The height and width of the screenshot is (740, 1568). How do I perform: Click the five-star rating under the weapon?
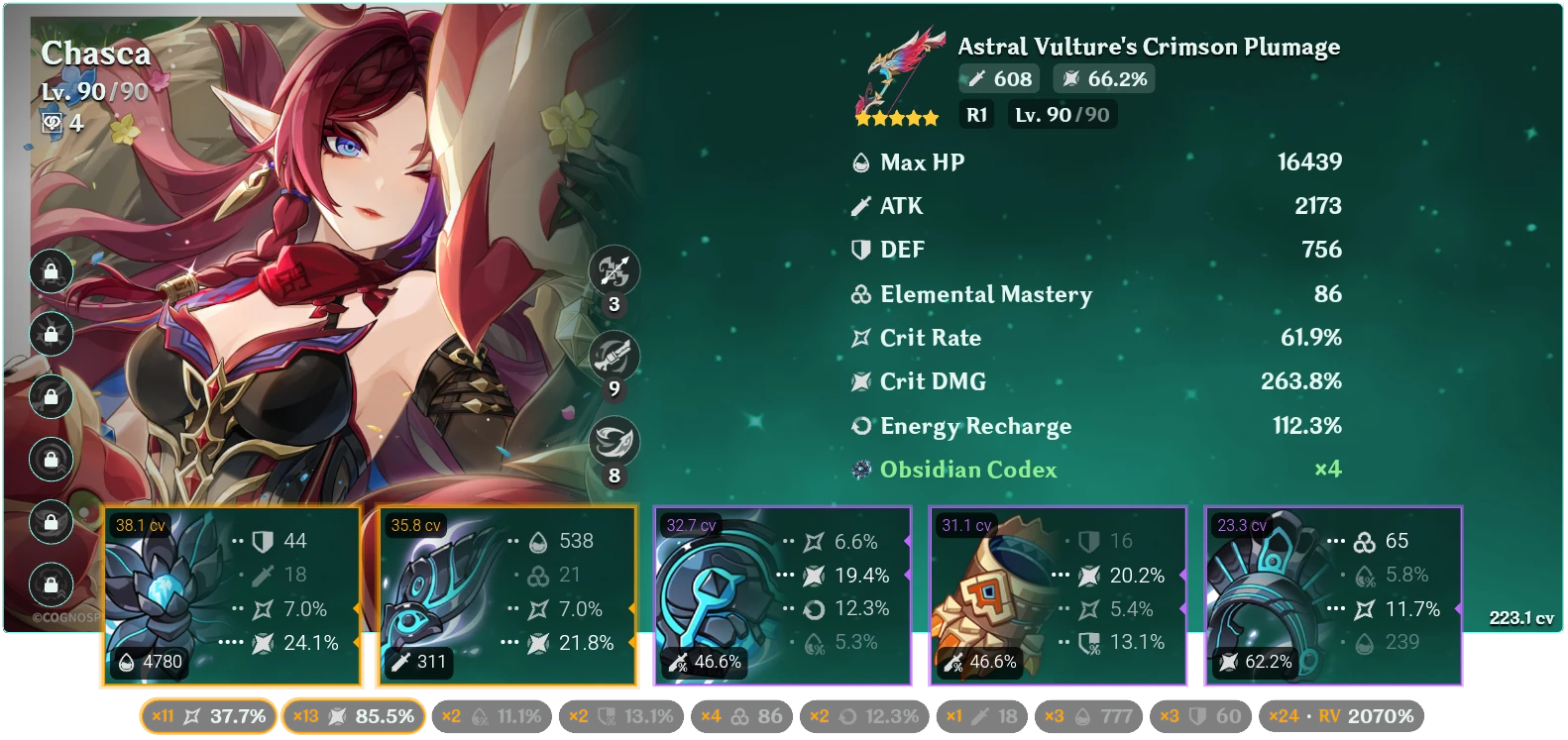[x=897, y=116]
